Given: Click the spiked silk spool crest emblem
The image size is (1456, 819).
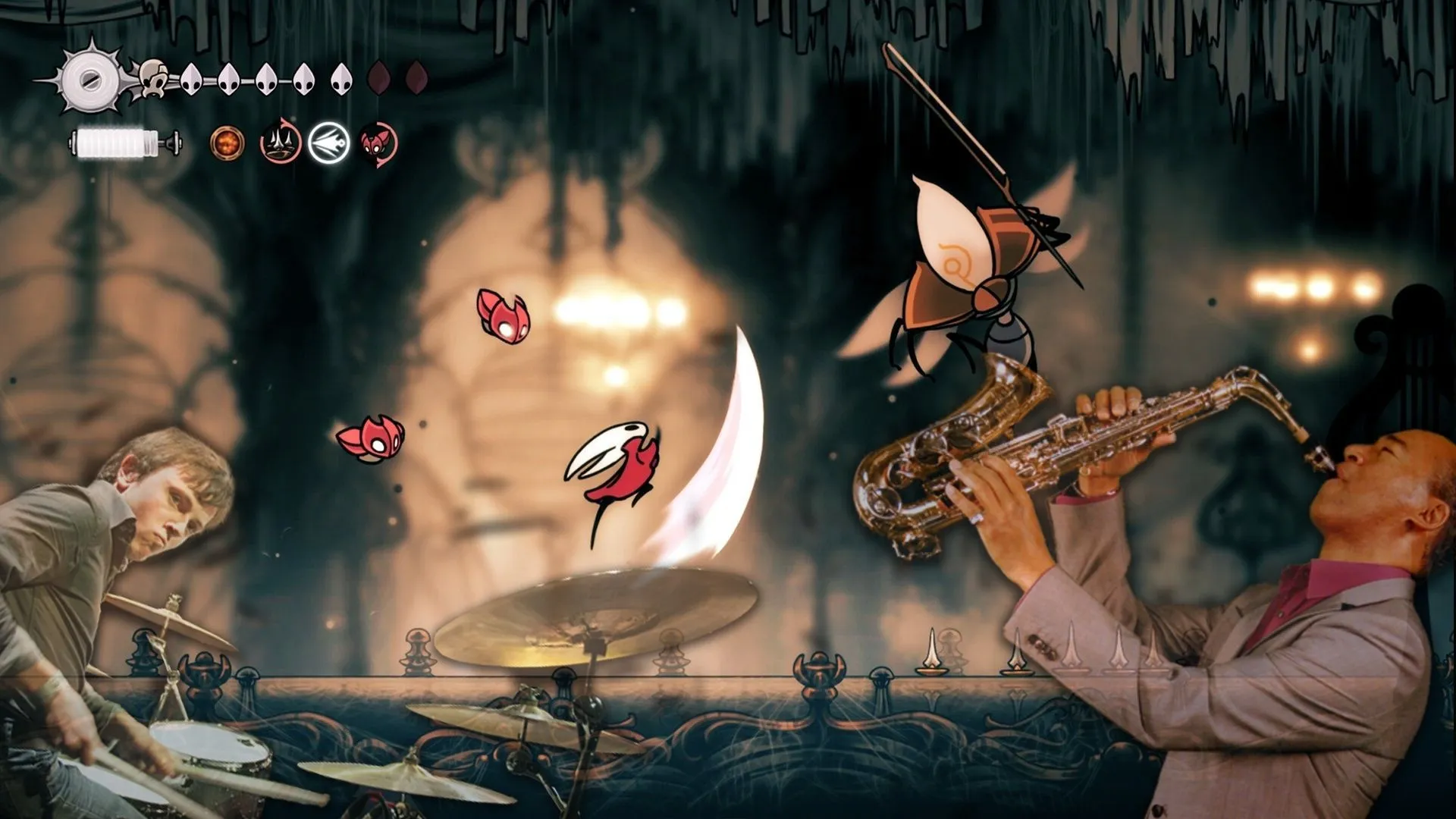Looking at the screenshot, I should pos(91,79).
